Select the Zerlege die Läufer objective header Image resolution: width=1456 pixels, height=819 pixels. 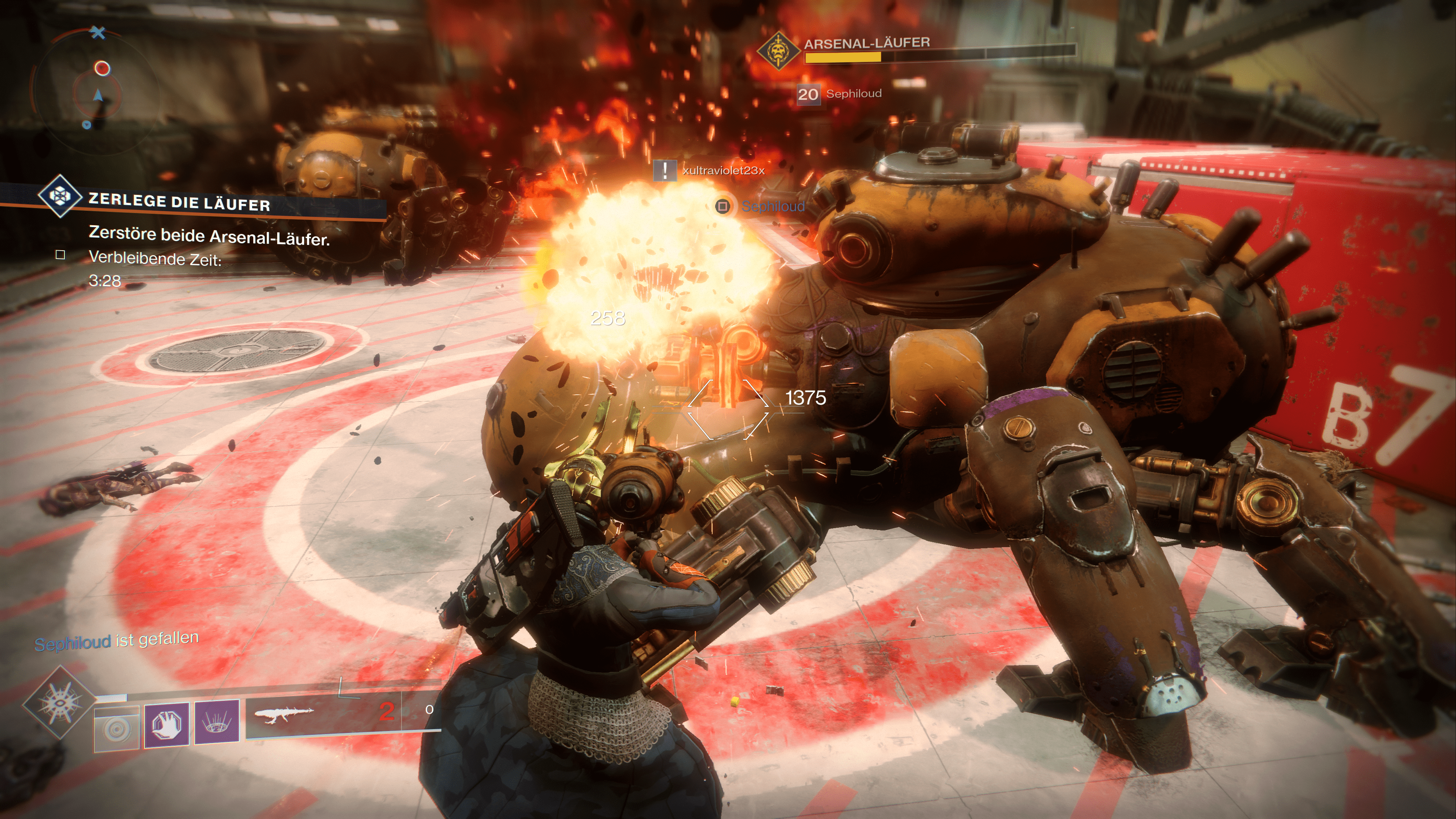(179, 202)
